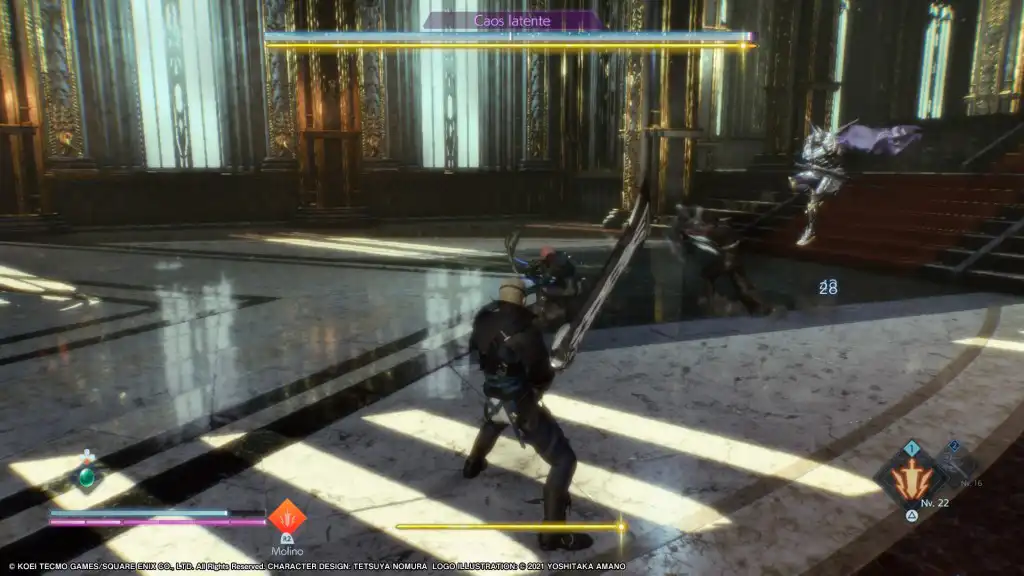Choose the active sword job icon, level 22
Screen dimensions: 1024x576
(911, 477)
